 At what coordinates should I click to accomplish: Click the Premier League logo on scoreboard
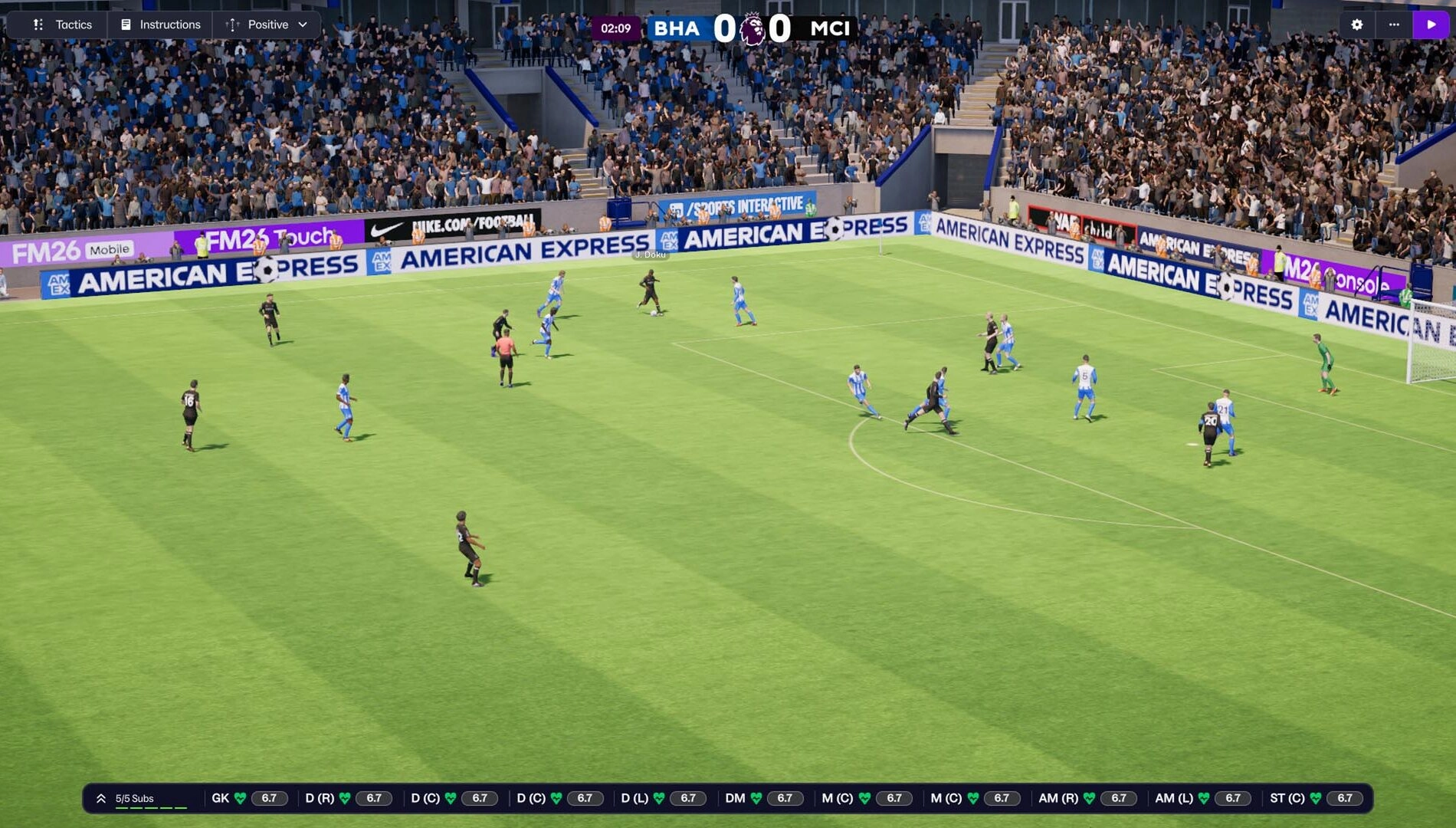[x=753, y=28]
